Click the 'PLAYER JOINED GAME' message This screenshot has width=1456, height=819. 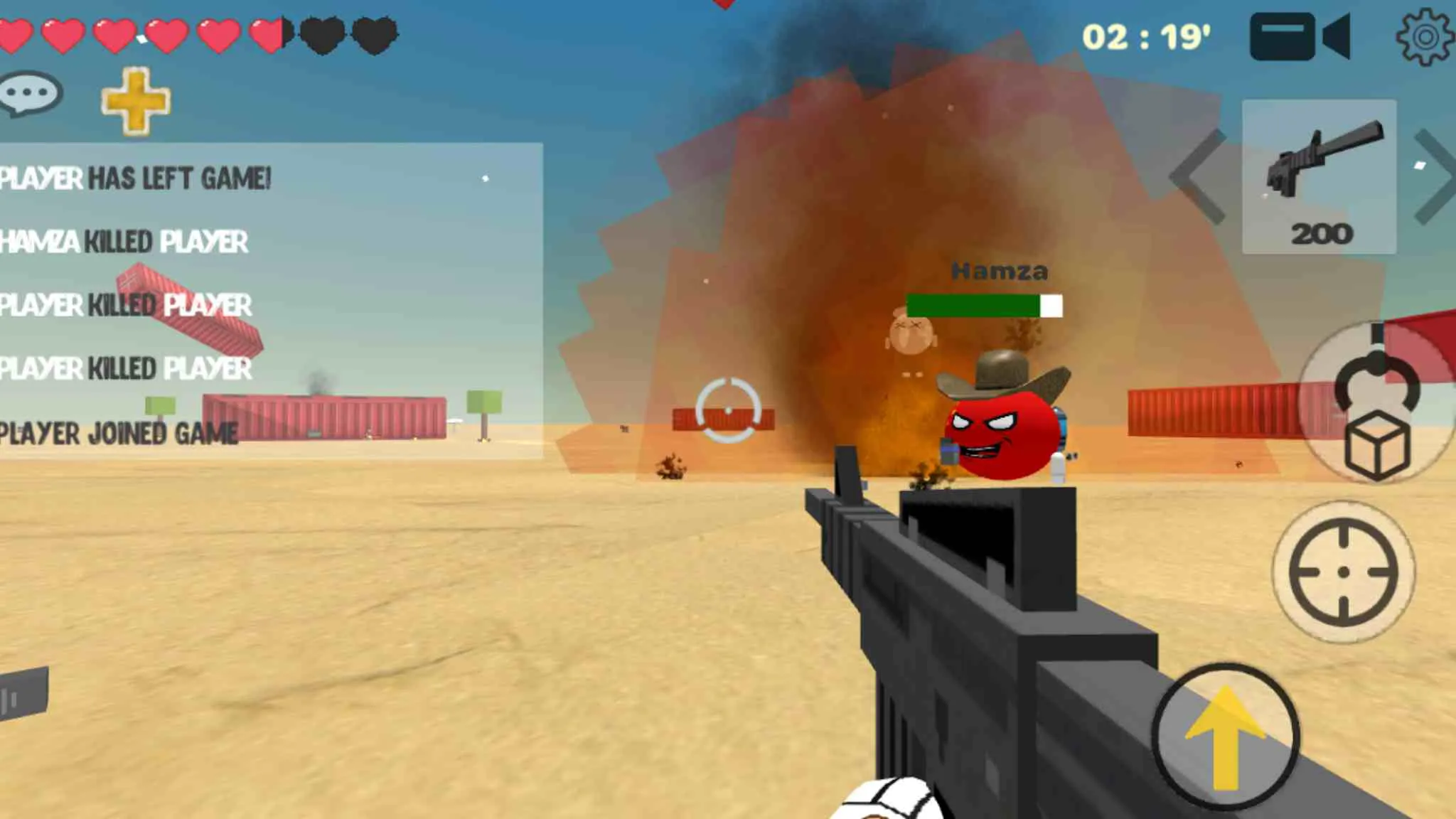(x=118, y=432)
